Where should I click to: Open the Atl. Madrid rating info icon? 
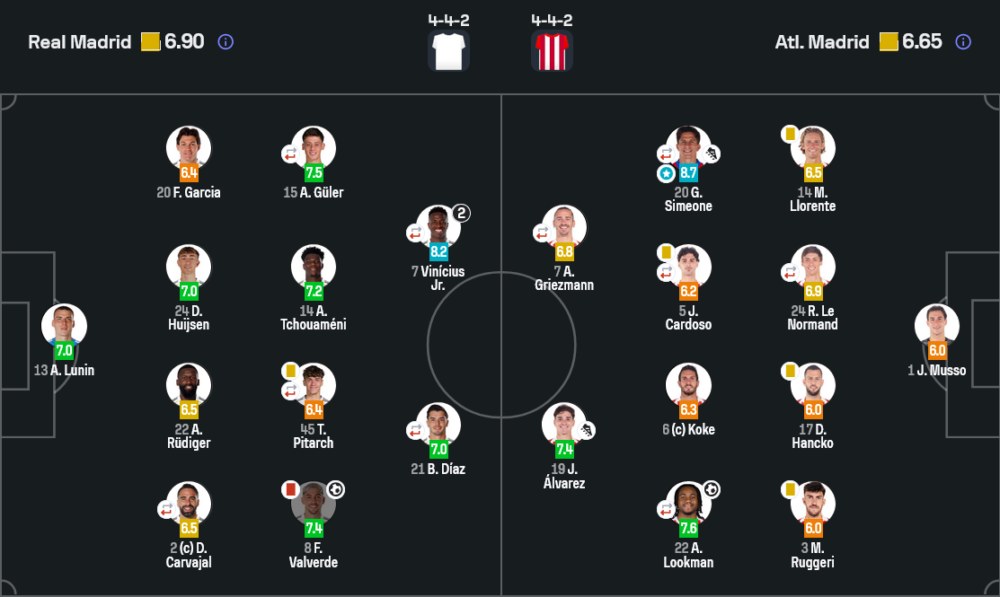[963, 42]
